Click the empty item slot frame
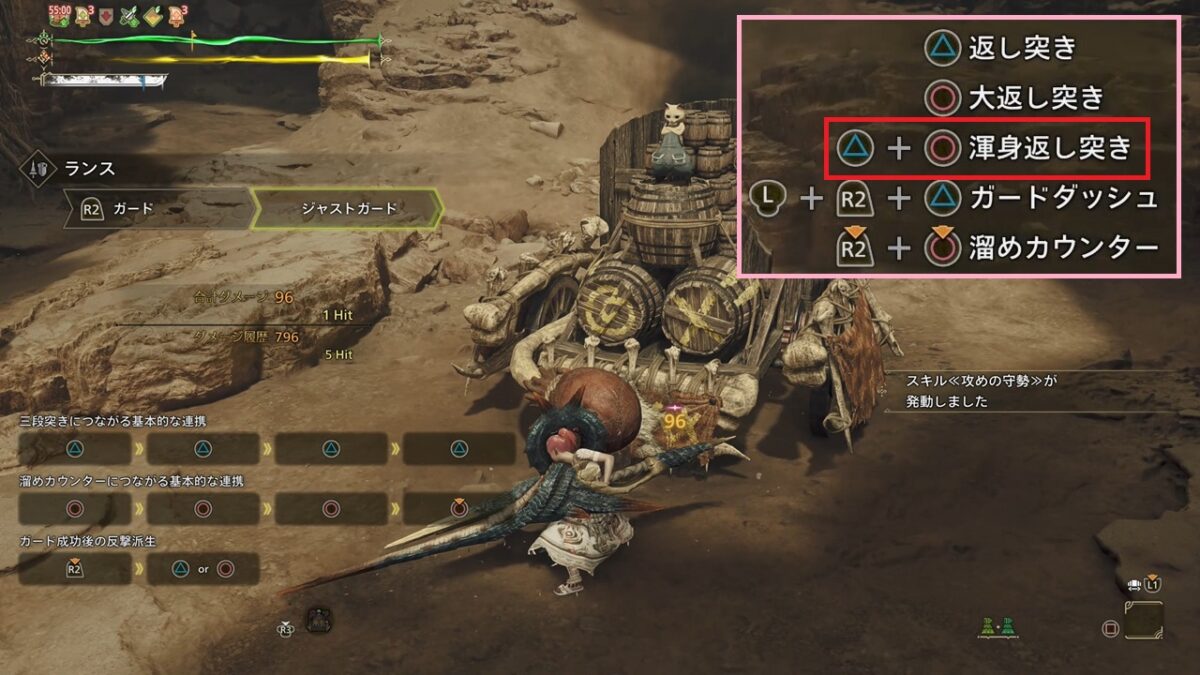Viewport: 1200px width, 675px height. click(1143, 621)
